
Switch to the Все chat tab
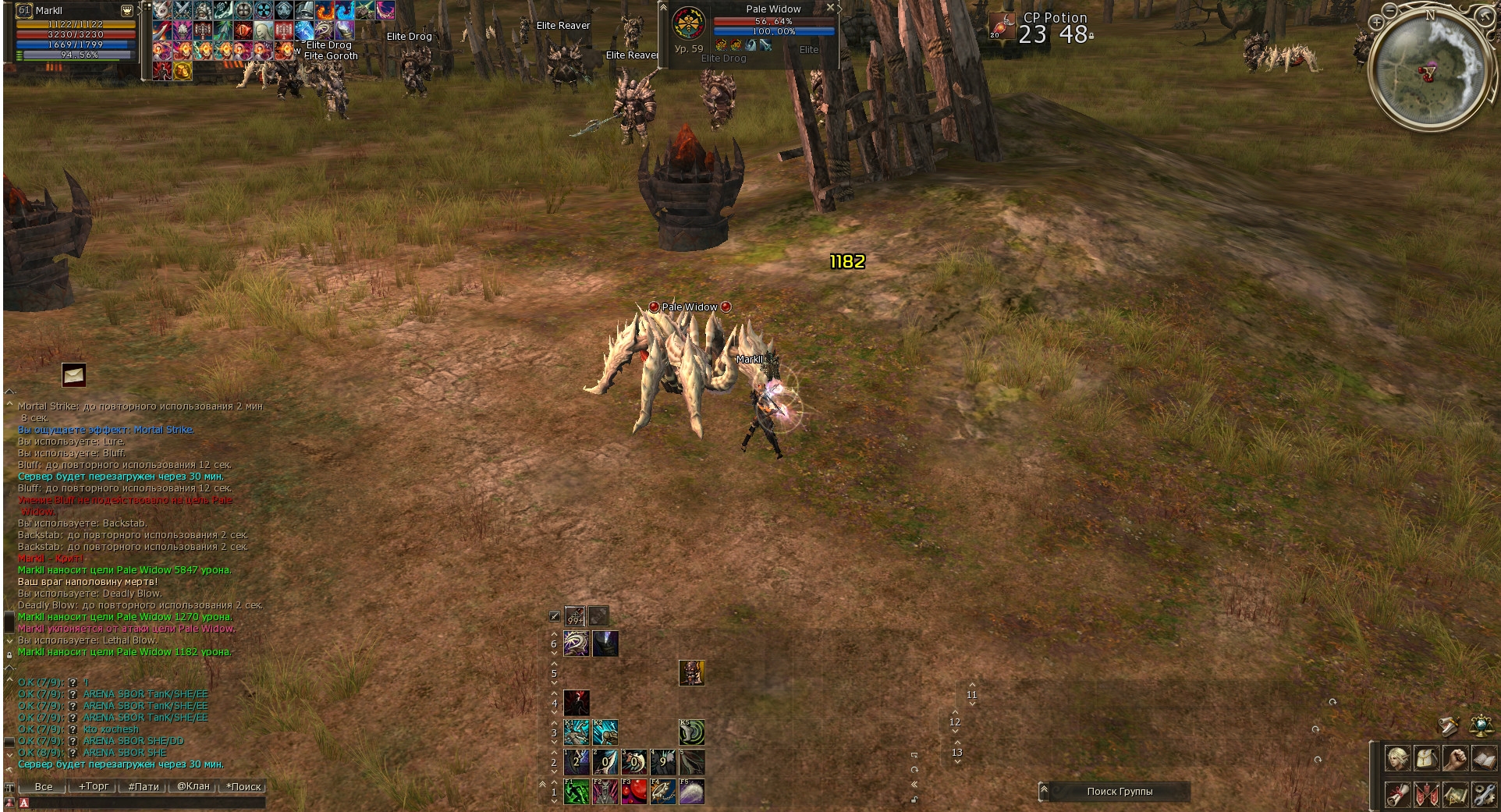44,786
